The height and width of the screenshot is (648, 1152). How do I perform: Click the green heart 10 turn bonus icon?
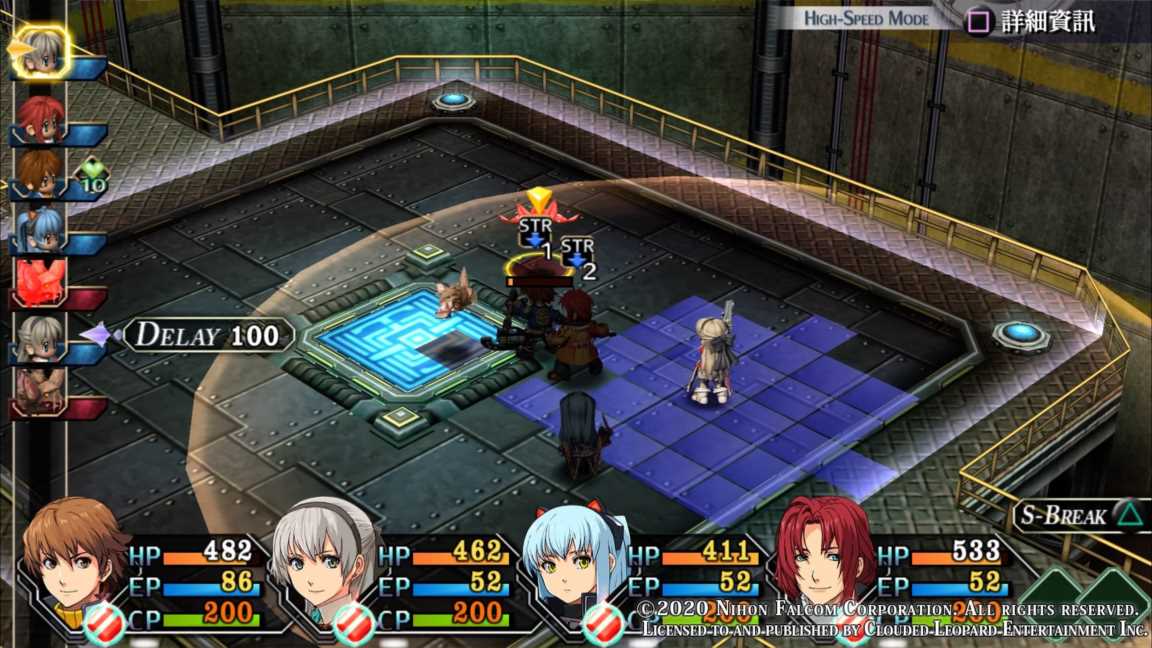[93, 175]
